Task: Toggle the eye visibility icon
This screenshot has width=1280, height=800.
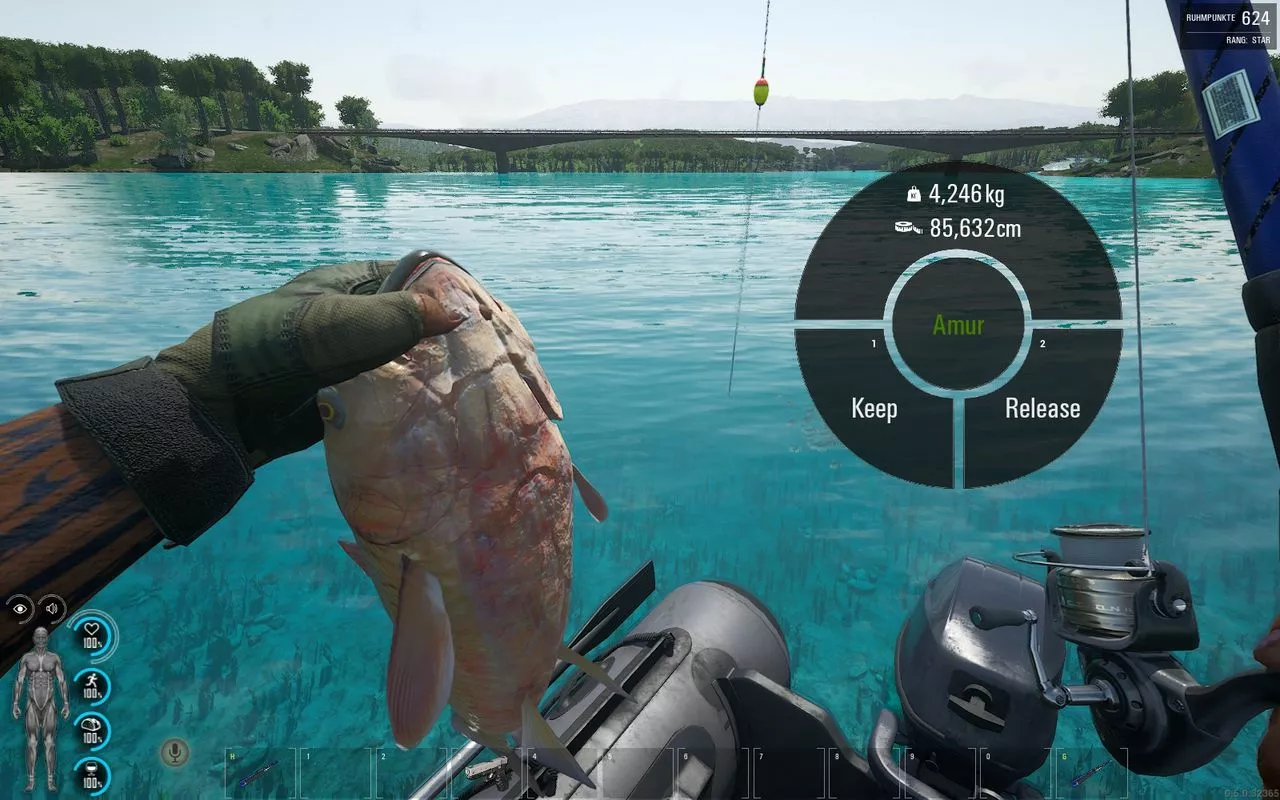Action: click(x=21, y=608)
